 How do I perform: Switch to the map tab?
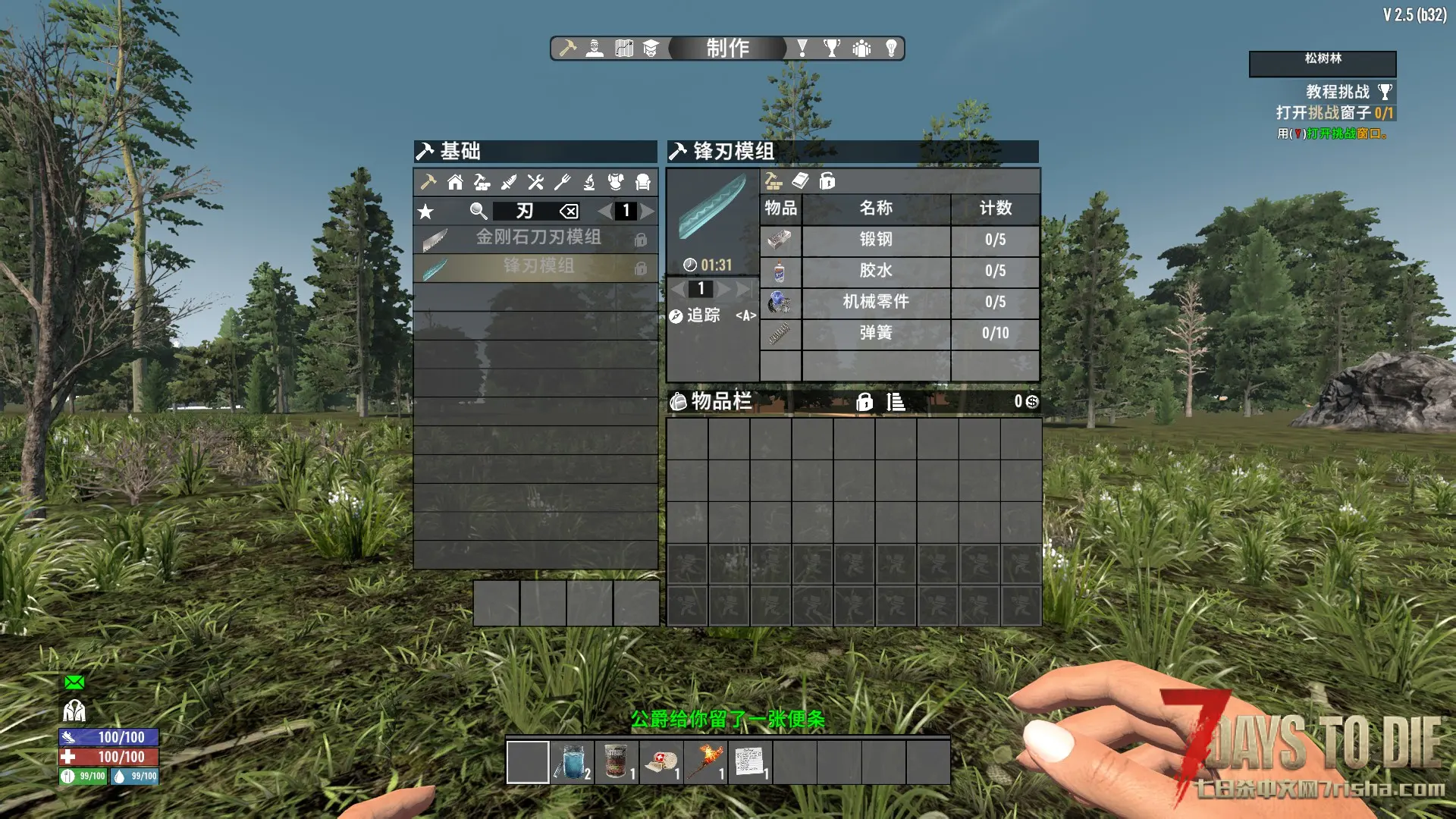[623, 49]
